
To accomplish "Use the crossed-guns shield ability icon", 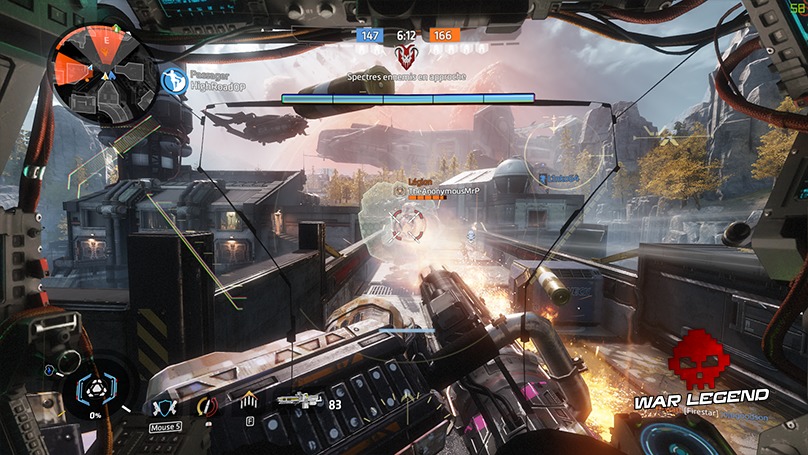I will point(163,407).
